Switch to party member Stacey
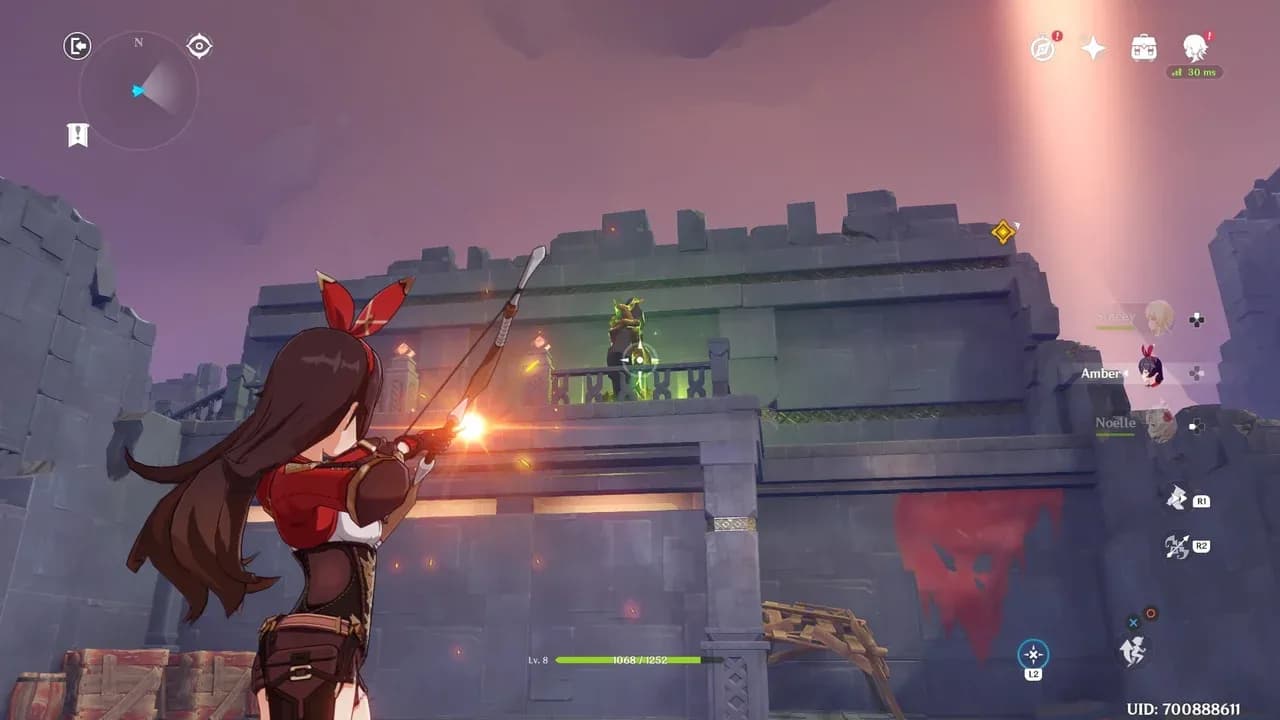 (x=1158, y=318)
